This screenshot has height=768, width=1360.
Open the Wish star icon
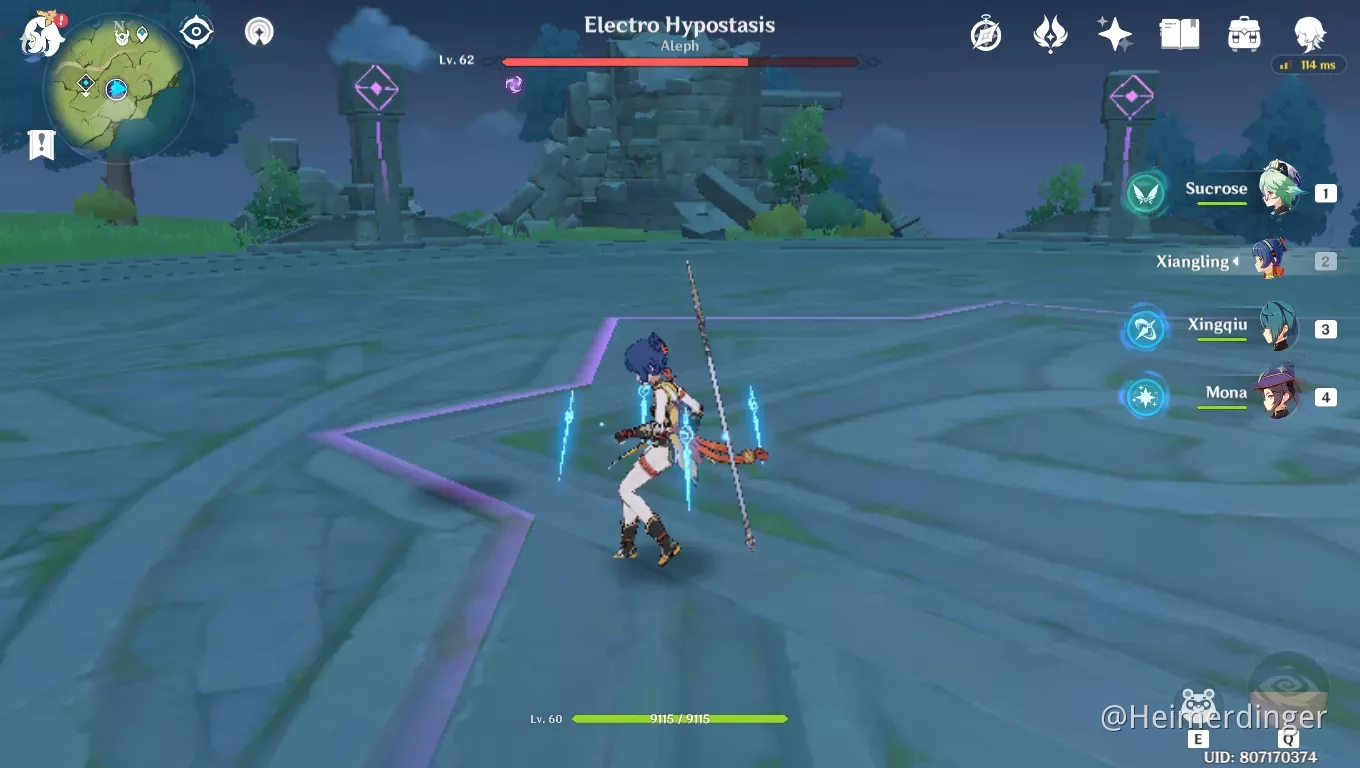pos(1113,33)
